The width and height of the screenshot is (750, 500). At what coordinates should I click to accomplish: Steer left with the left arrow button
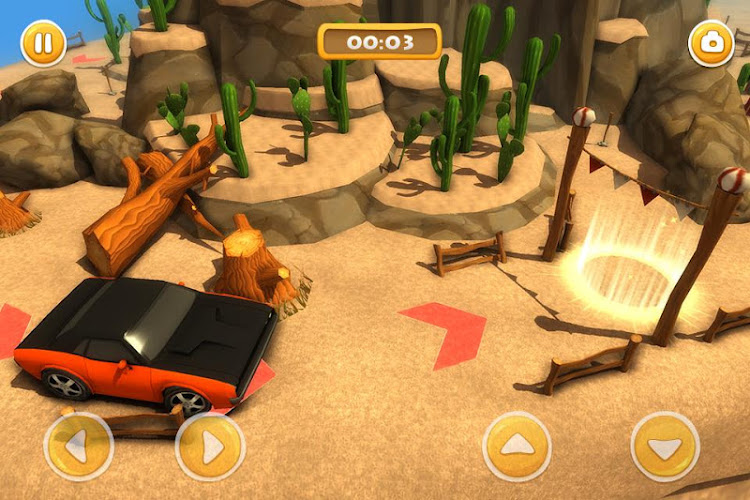click(x=79, y=447)
